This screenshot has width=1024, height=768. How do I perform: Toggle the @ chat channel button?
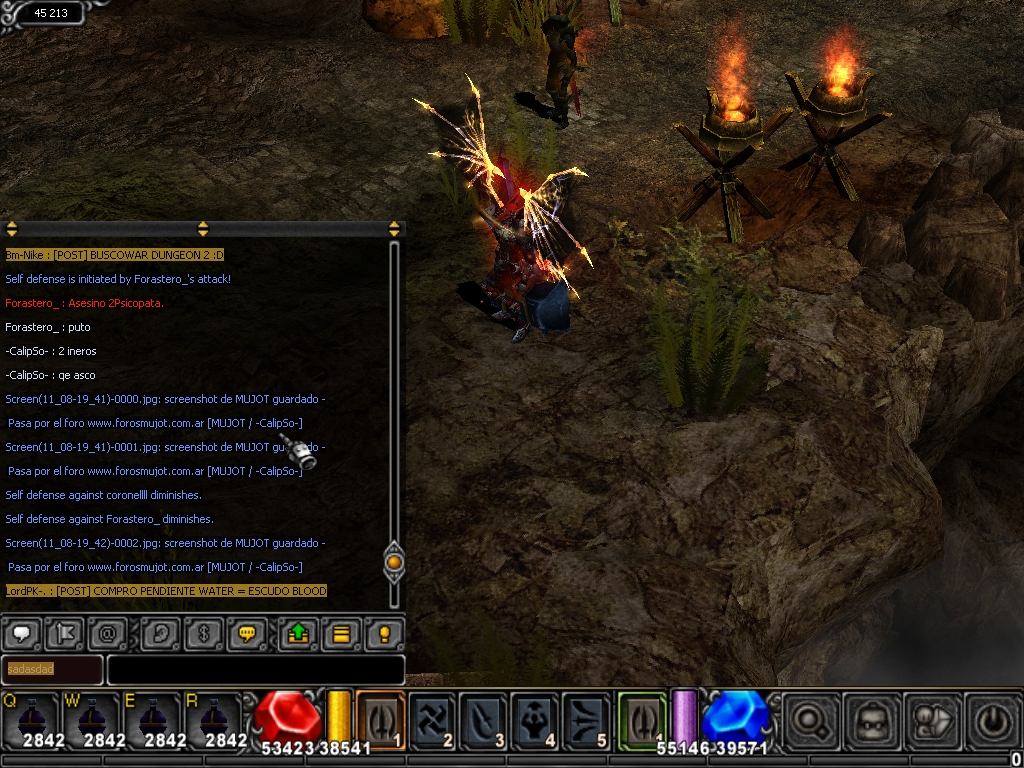click(106, 633)
